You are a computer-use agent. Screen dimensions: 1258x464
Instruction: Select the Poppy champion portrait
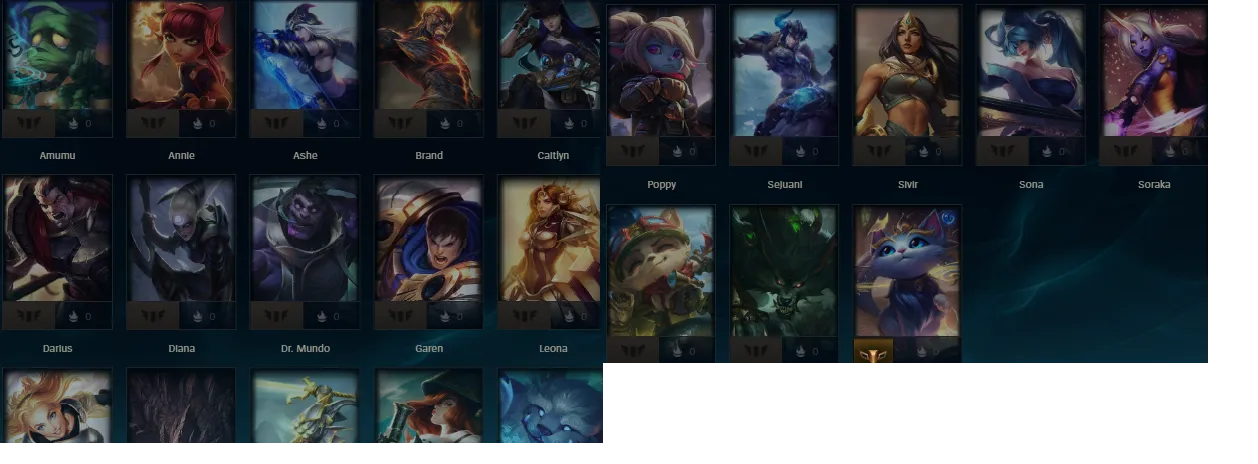click(x=661, y=72)
